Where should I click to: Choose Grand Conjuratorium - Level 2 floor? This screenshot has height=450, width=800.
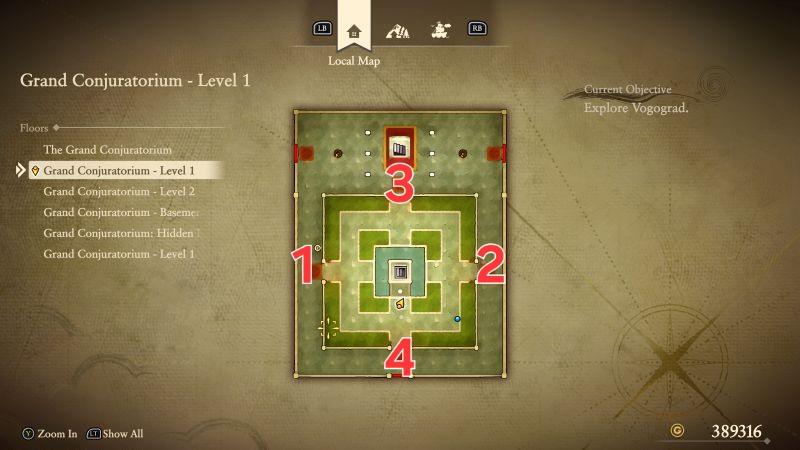[119, 191]
